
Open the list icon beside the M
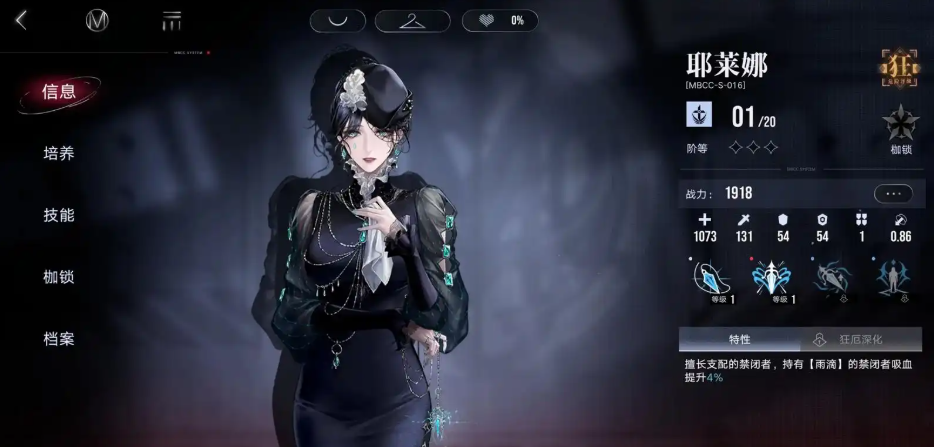[x=171, y=20]
